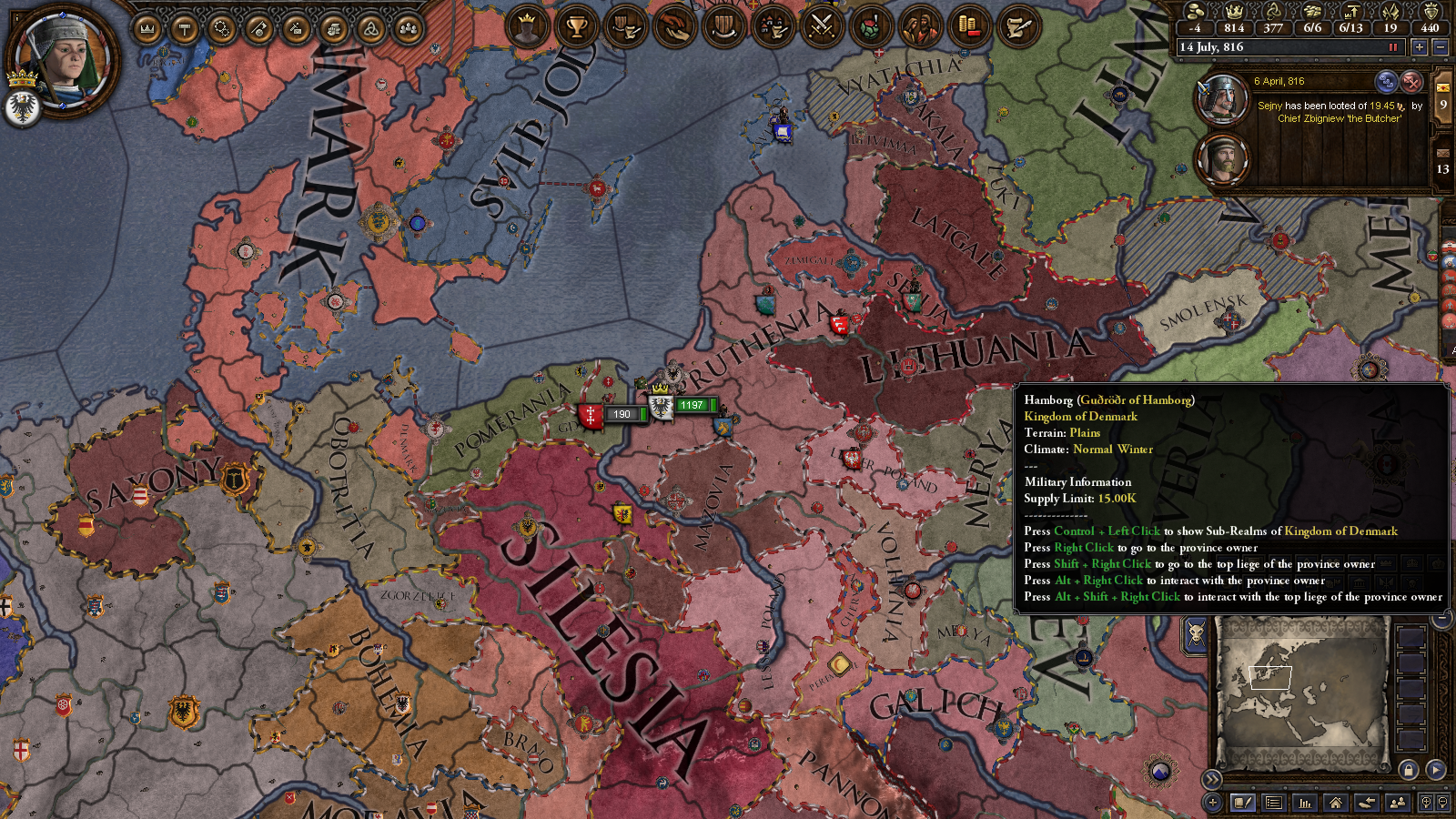Dismiss the Sejny looted message
The width and height of the screenshot is (1456, 819).
click(x=1410, y=83)
